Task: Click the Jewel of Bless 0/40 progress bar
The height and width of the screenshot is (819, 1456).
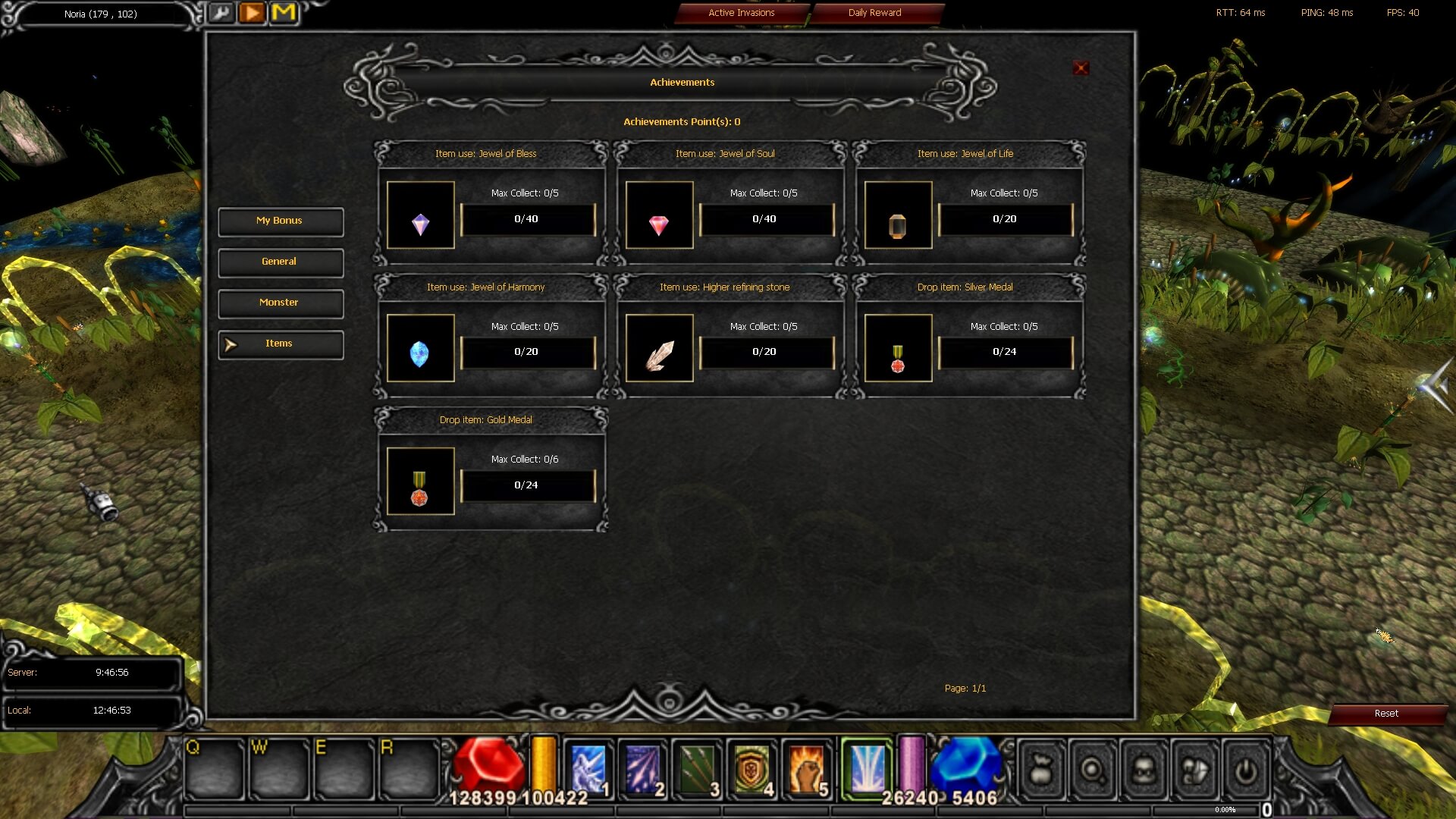Action: click(528, 219)
